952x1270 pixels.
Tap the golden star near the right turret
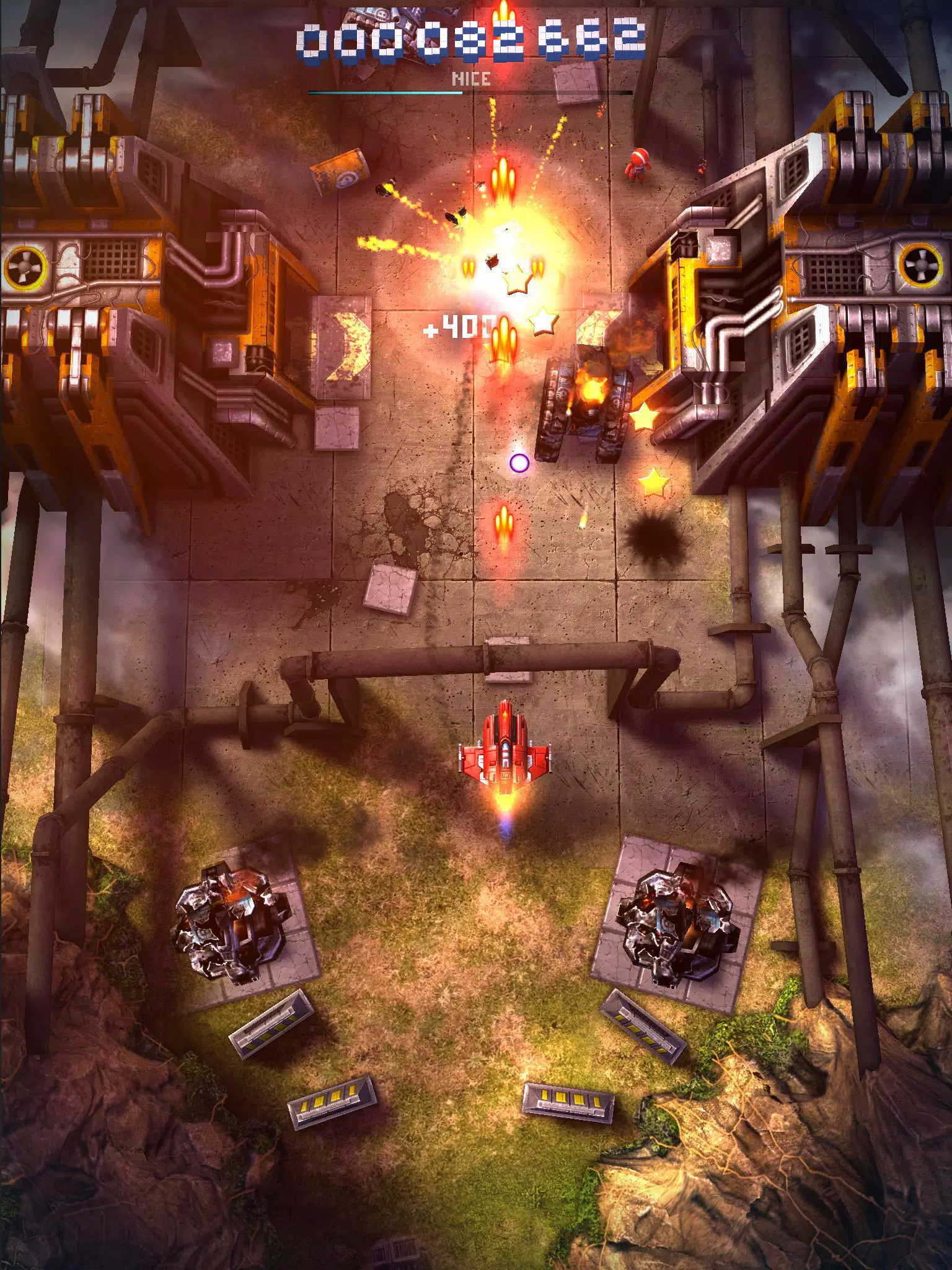(645, 417)
